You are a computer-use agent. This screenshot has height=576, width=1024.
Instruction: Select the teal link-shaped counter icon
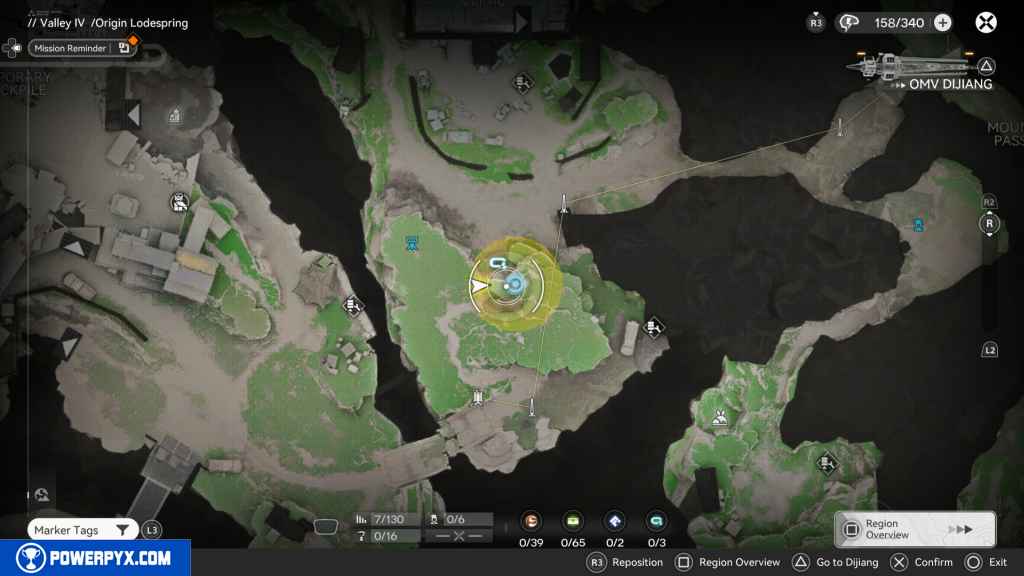pos(656,521)
